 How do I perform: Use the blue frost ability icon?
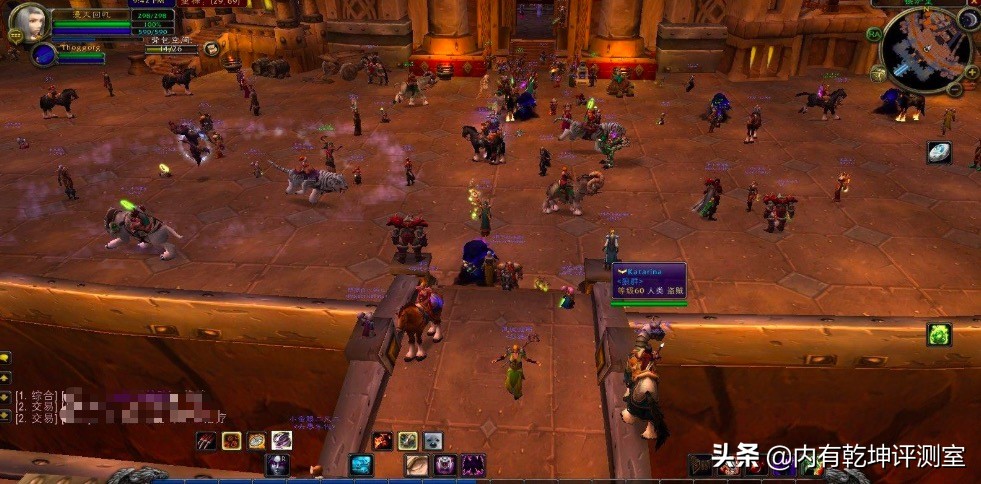pos(361,465)
